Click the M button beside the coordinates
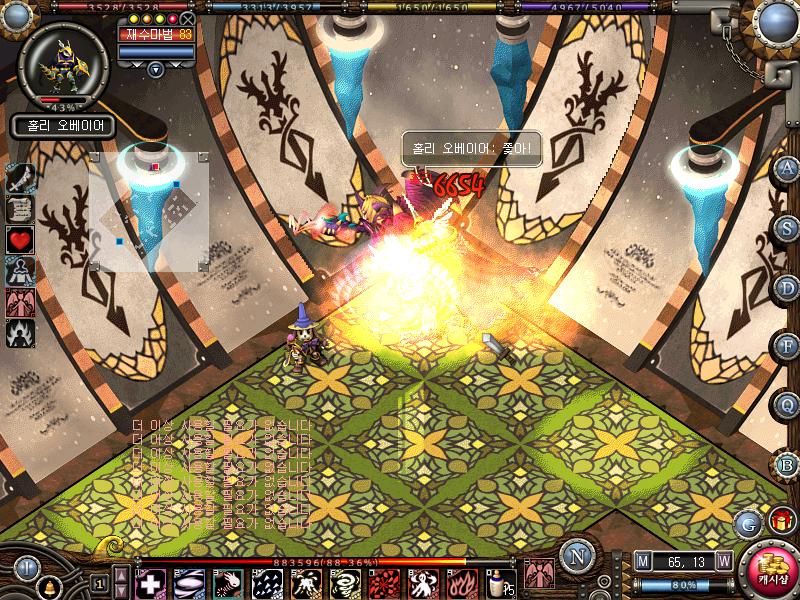 click(642, 561)
